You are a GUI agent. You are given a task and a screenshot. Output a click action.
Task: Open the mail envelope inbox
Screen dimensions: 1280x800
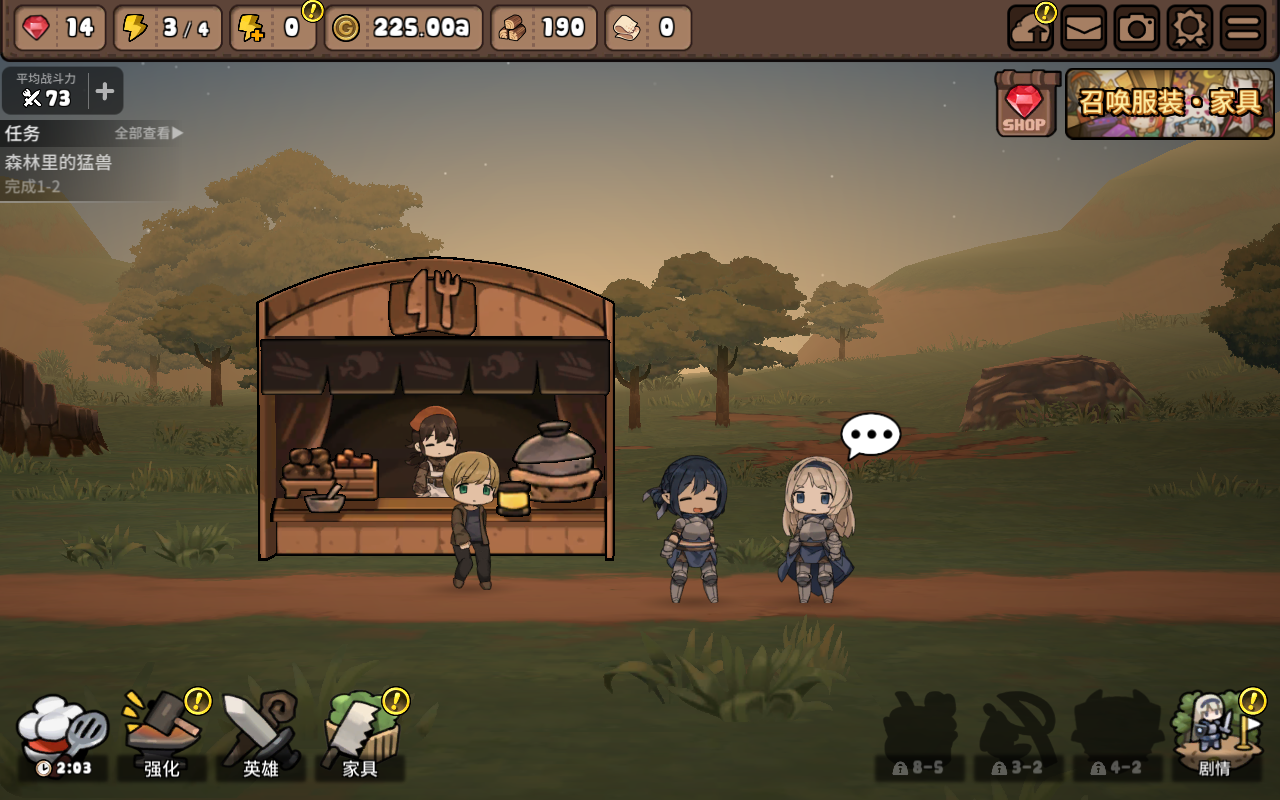pyautogui.click(x=1084, y=28)
